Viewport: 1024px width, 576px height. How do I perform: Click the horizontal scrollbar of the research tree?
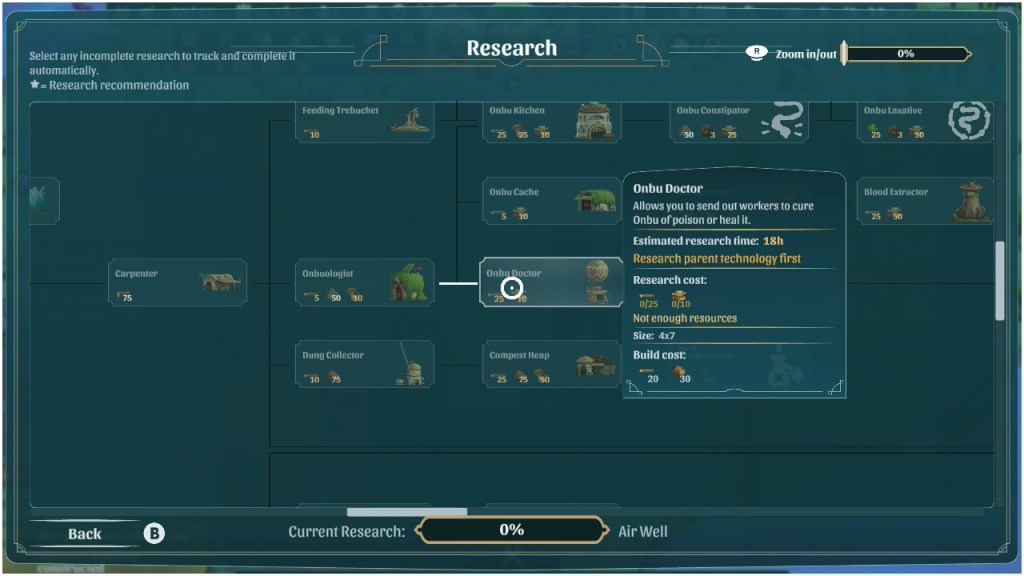tap(407, 512)
